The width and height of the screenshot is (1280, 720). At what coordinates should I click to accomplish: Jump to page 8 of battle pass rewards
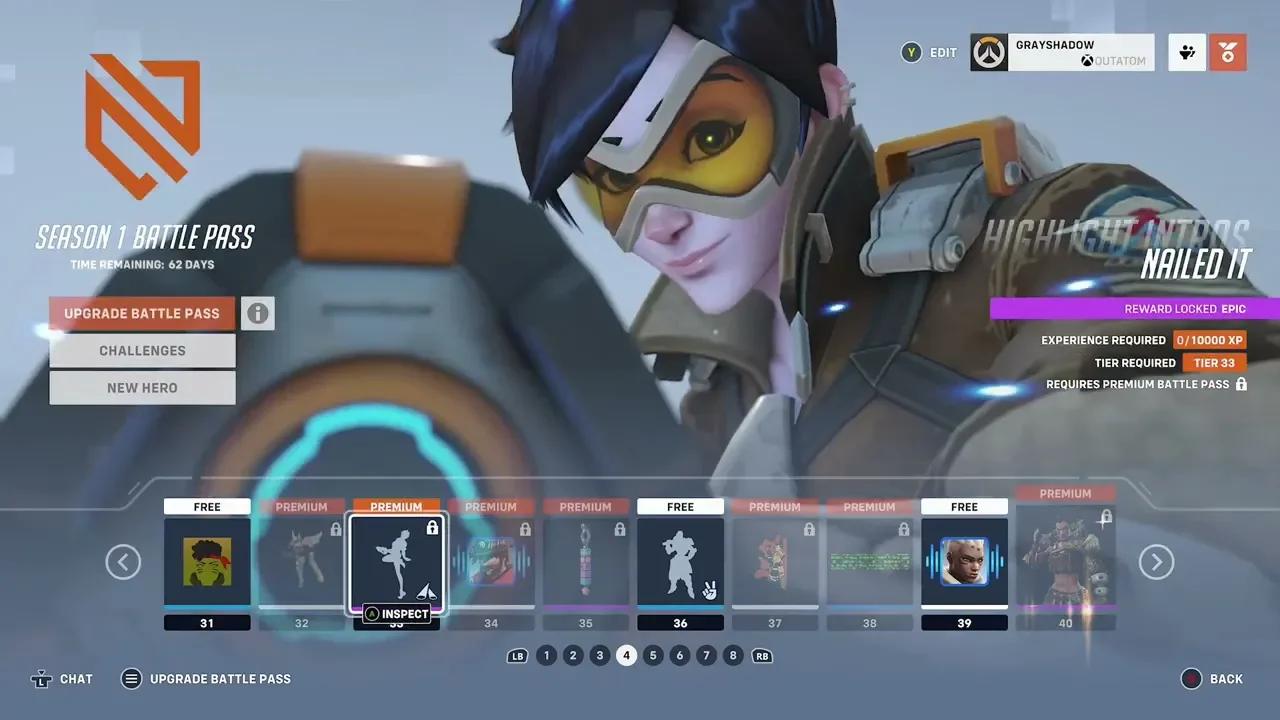point(732,655)
